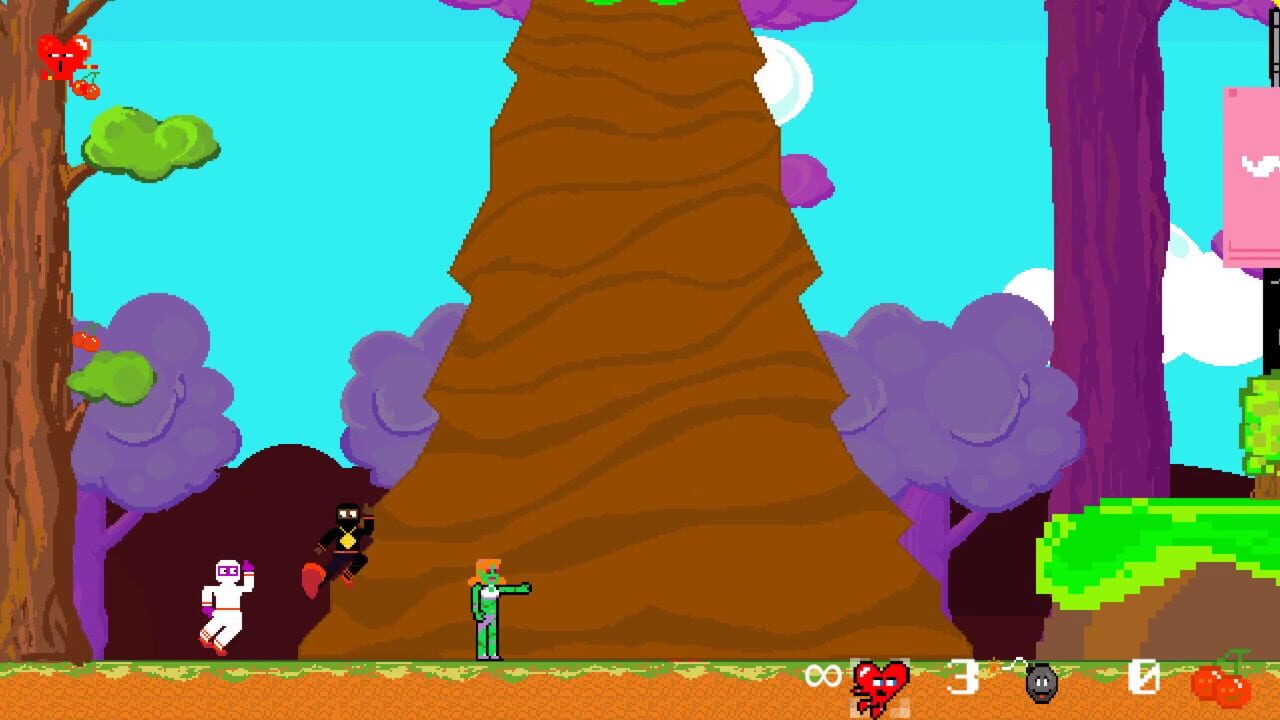1280x720 pixels.
Task: Click the small red apple on the left tree
Action: coord(85,340)
